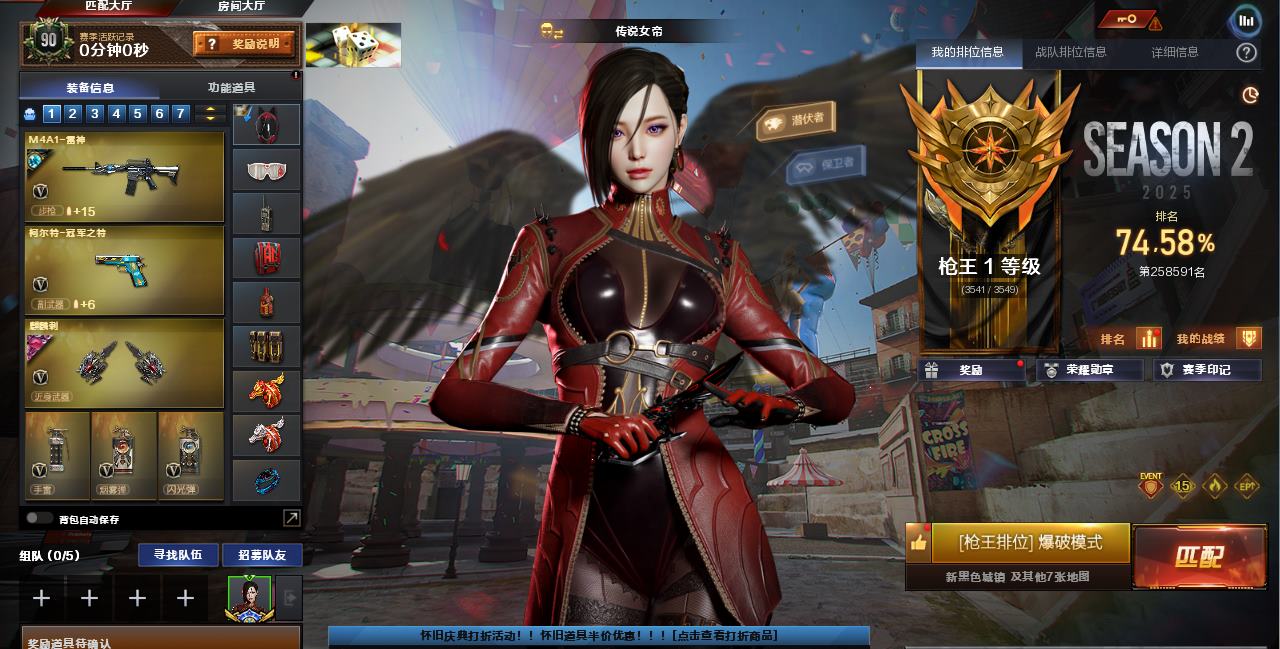Select backpack number 3

(x=94, y=114)
